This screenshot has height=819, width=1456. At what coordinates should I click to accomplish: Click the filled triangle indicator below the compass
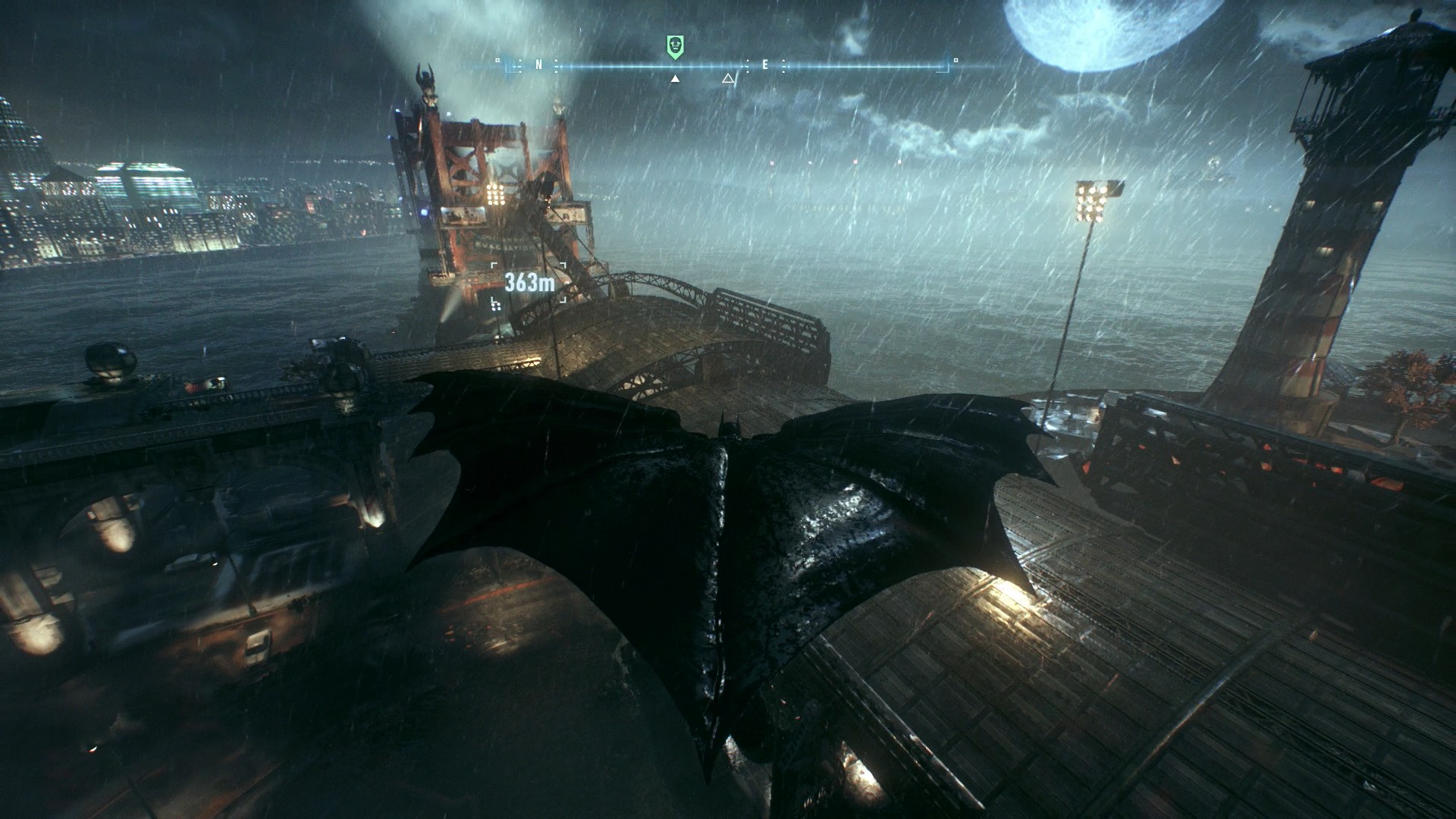[x=675, y=79]
